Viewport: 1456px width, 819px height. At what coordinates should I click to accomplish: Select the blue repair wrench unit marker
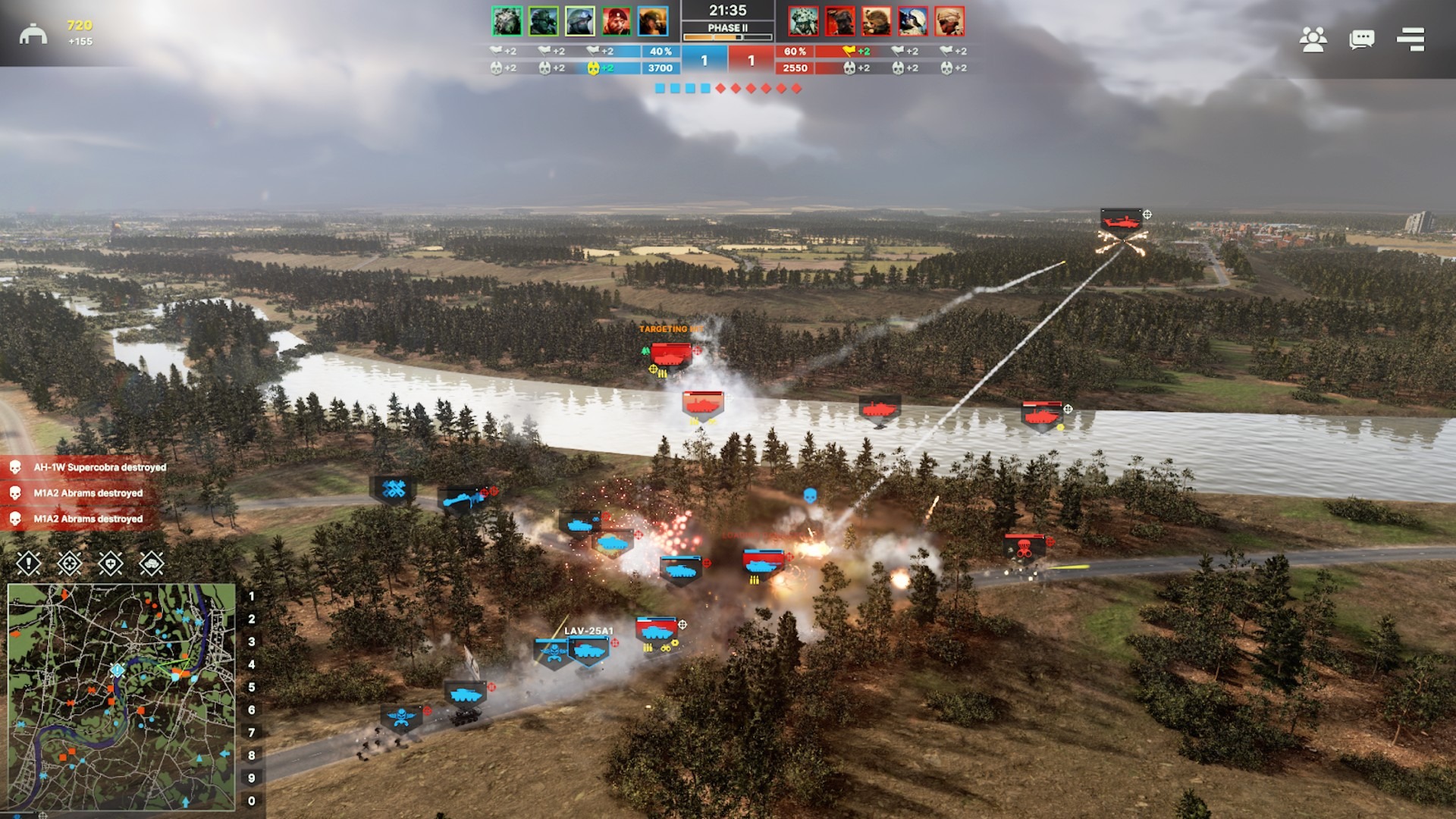[x=393, y=489]
